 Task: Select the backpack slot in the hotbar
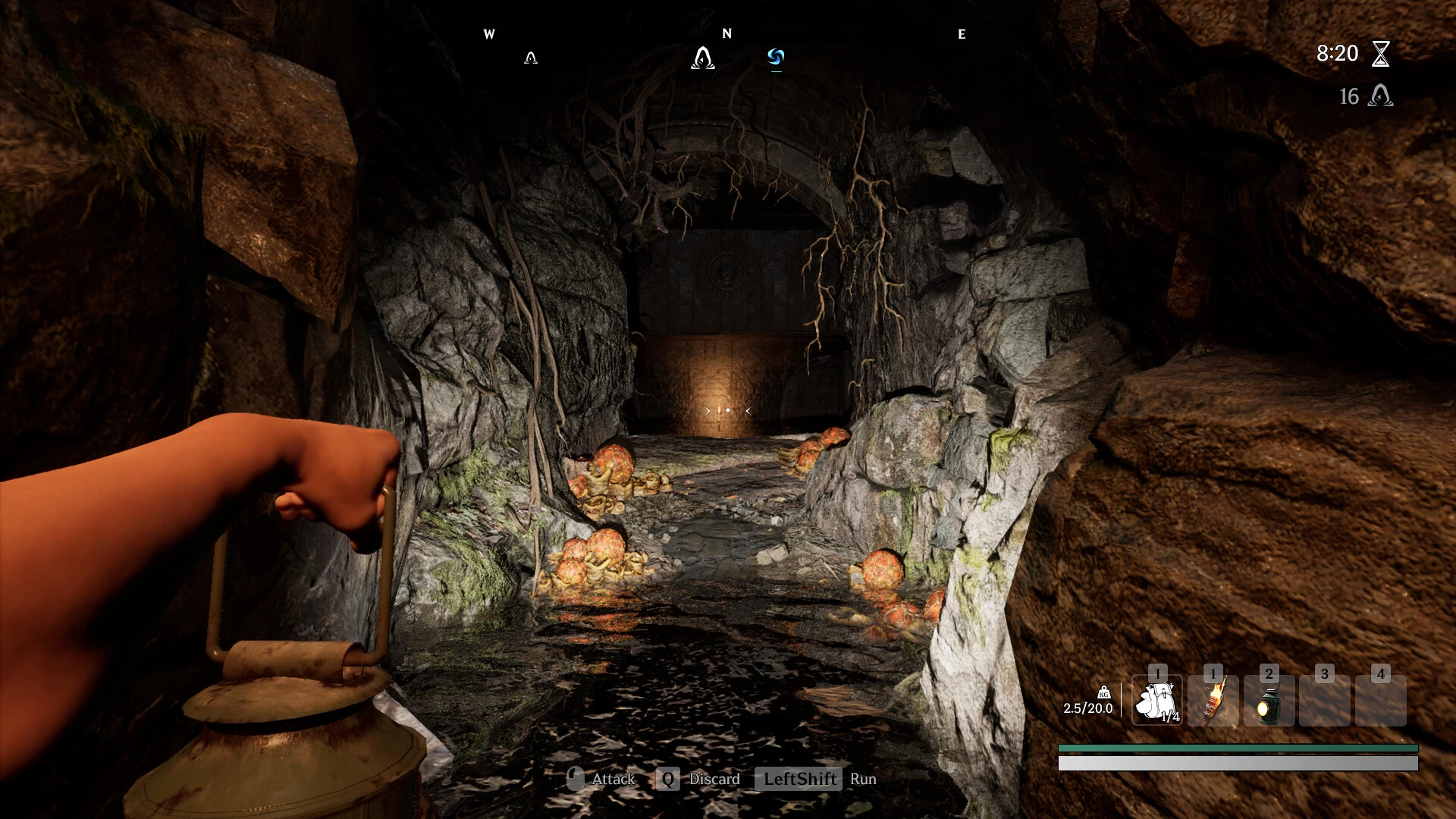pos(1156,701)
